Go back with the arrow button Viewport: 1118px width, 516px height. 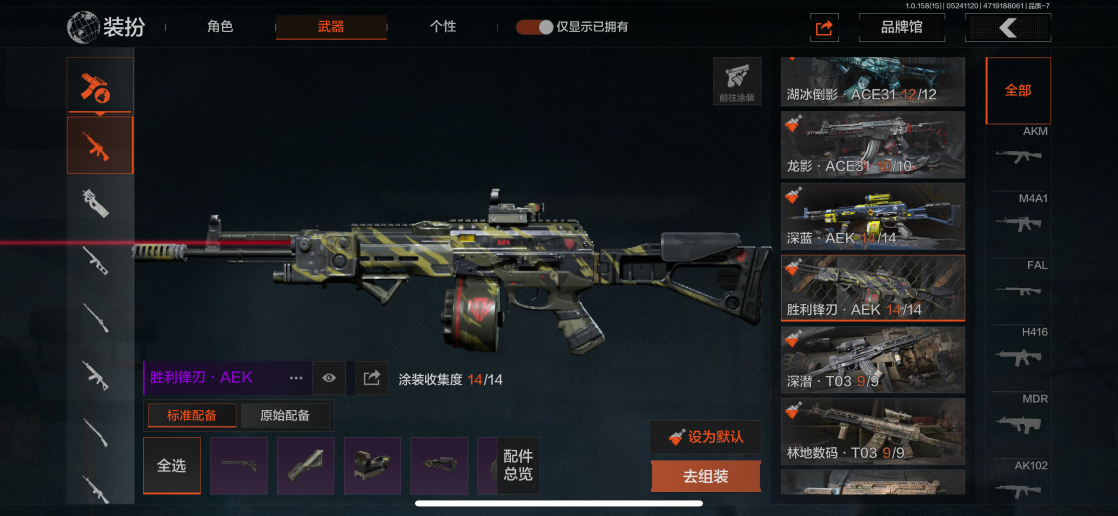click(1007, 28)
